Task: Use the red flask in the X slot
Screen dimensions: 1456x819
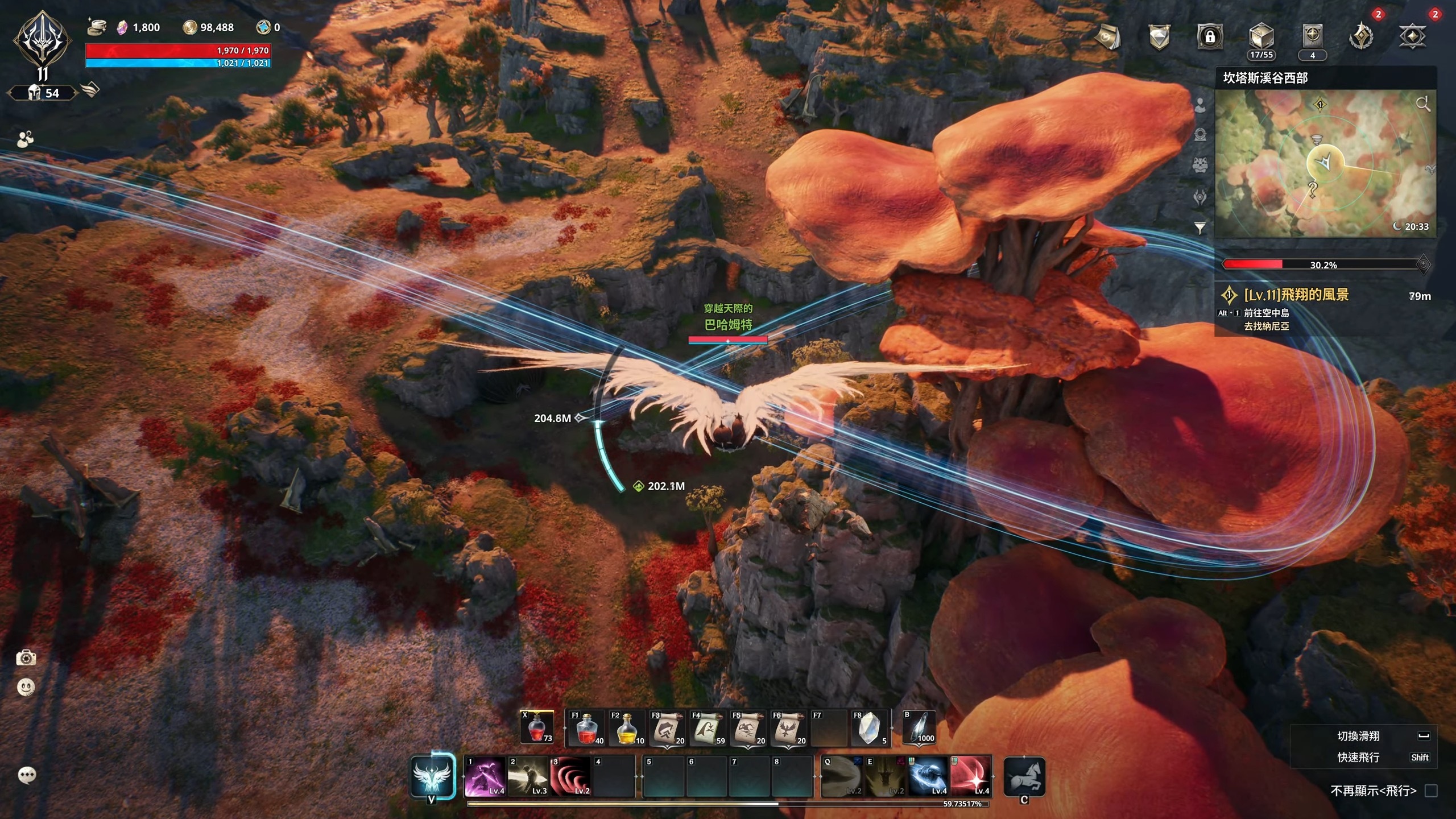Action: point(537,728)
